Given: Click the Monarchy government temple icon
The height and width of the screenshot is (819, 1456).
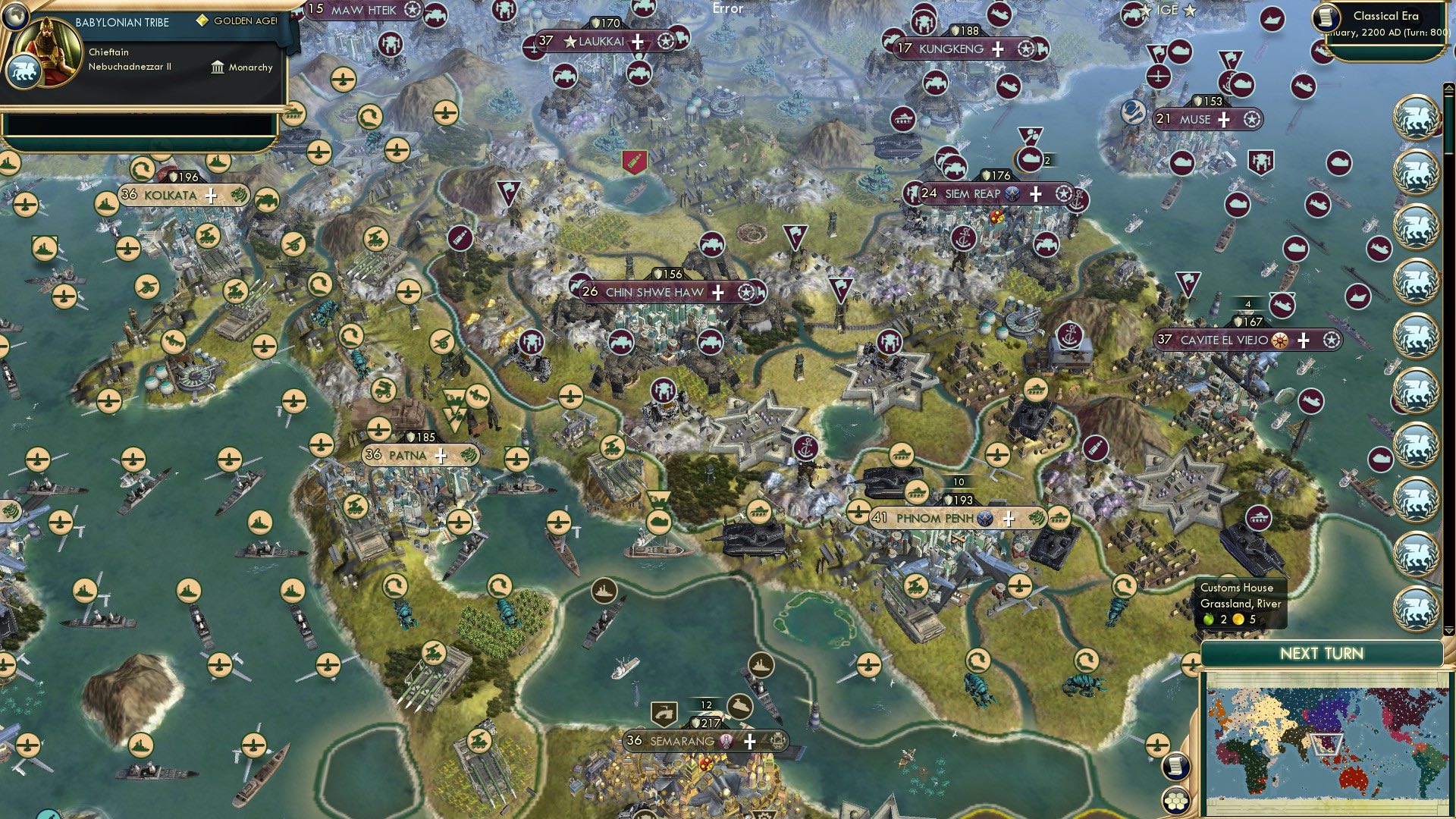Looking at the screenshot, I should pyautogui.click(x=218, y=67).
